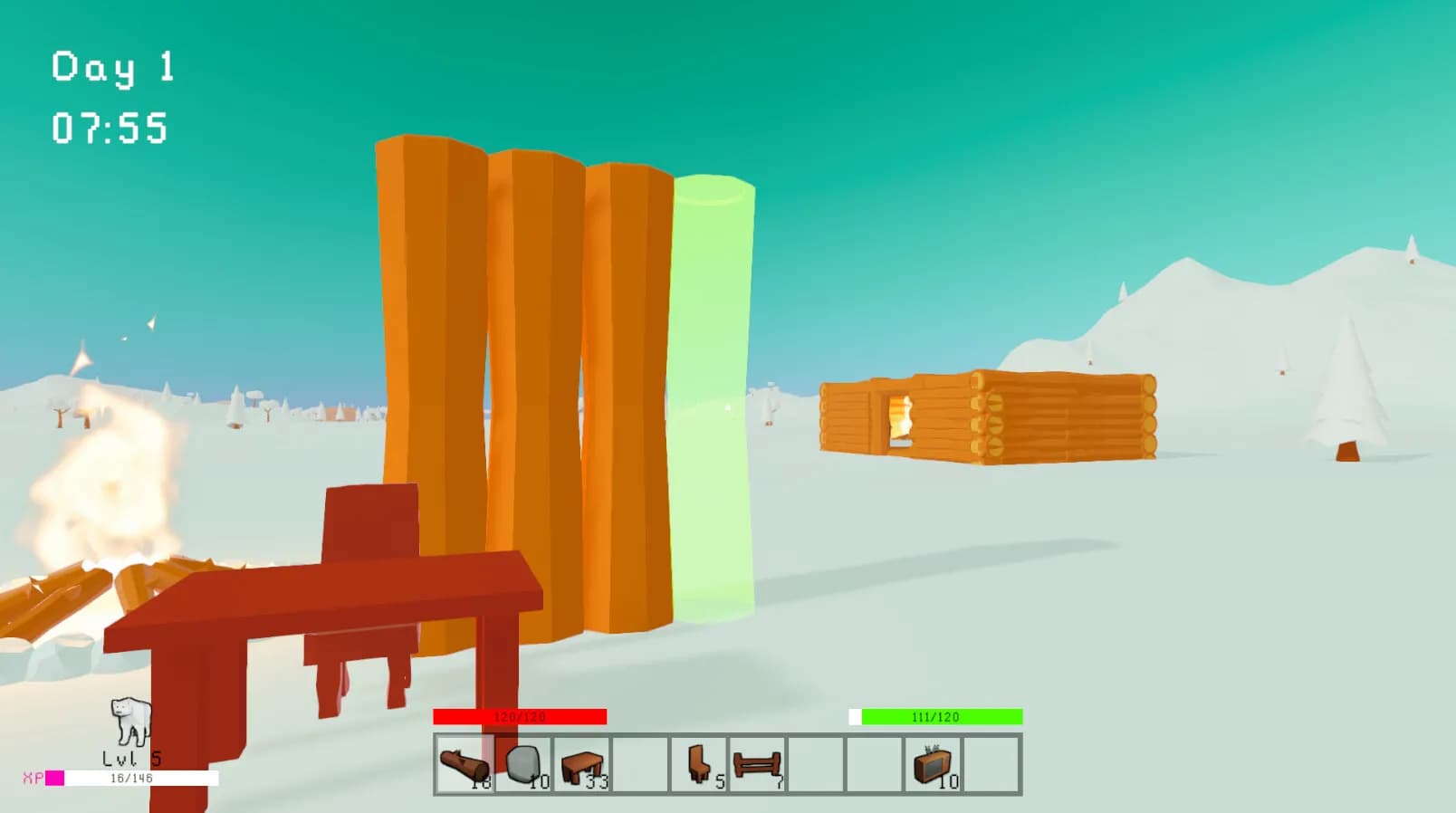Click the Day 1 text

[110, 66]
